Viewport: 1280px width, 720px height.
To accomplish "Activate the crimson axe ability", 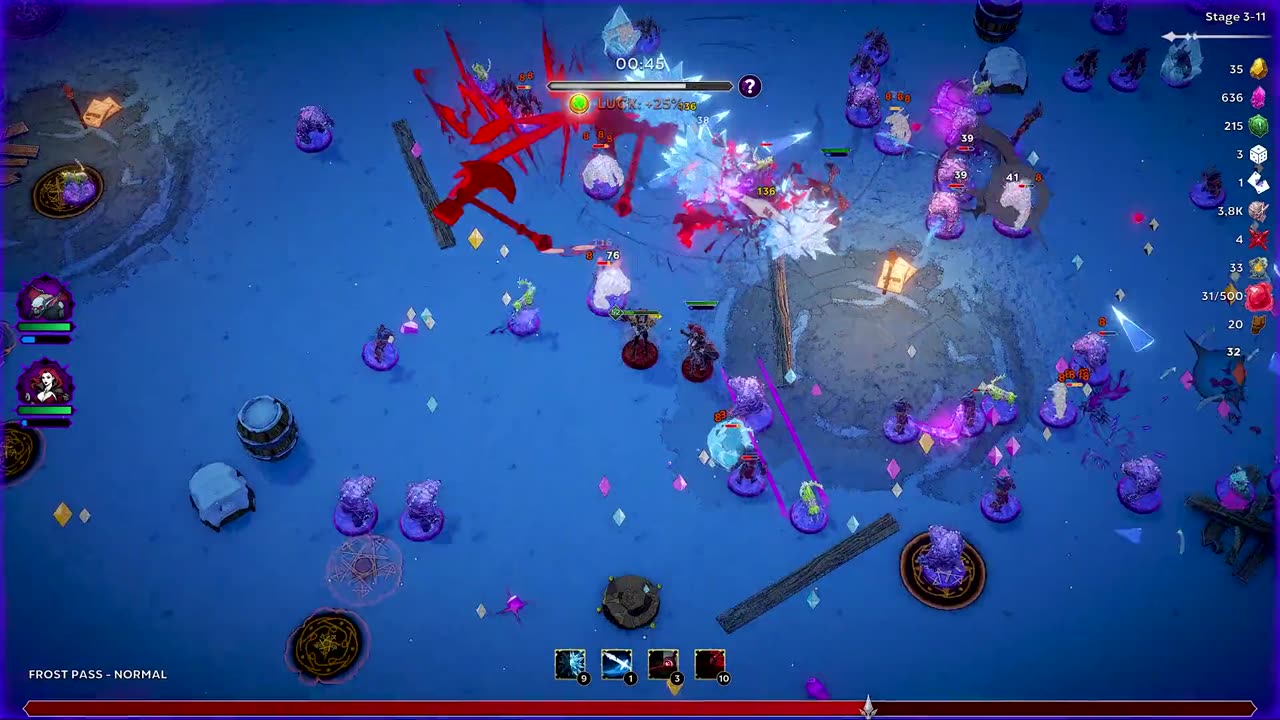I will pyautogui.click(x=709, y=664).
